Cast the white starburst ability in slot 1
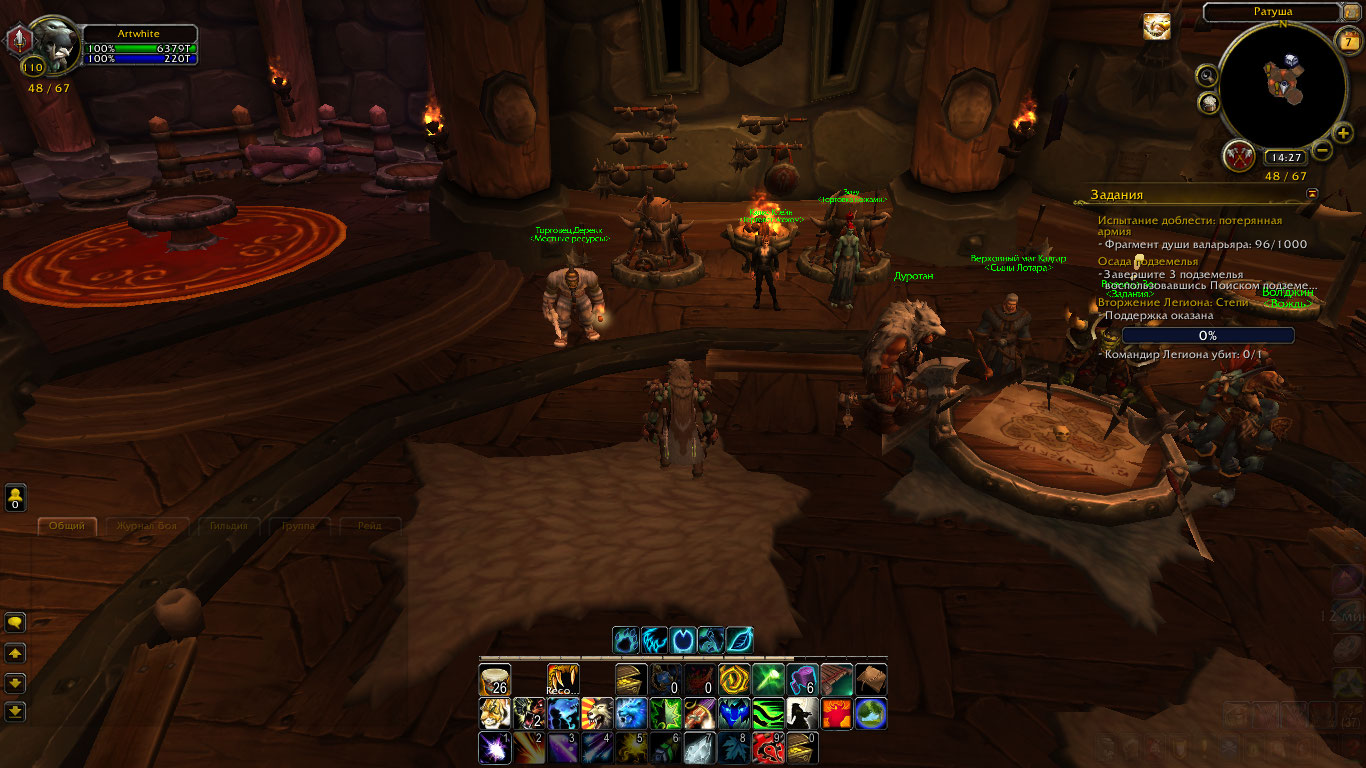The width and height of the screenshot is (1366, 768). 495,748
